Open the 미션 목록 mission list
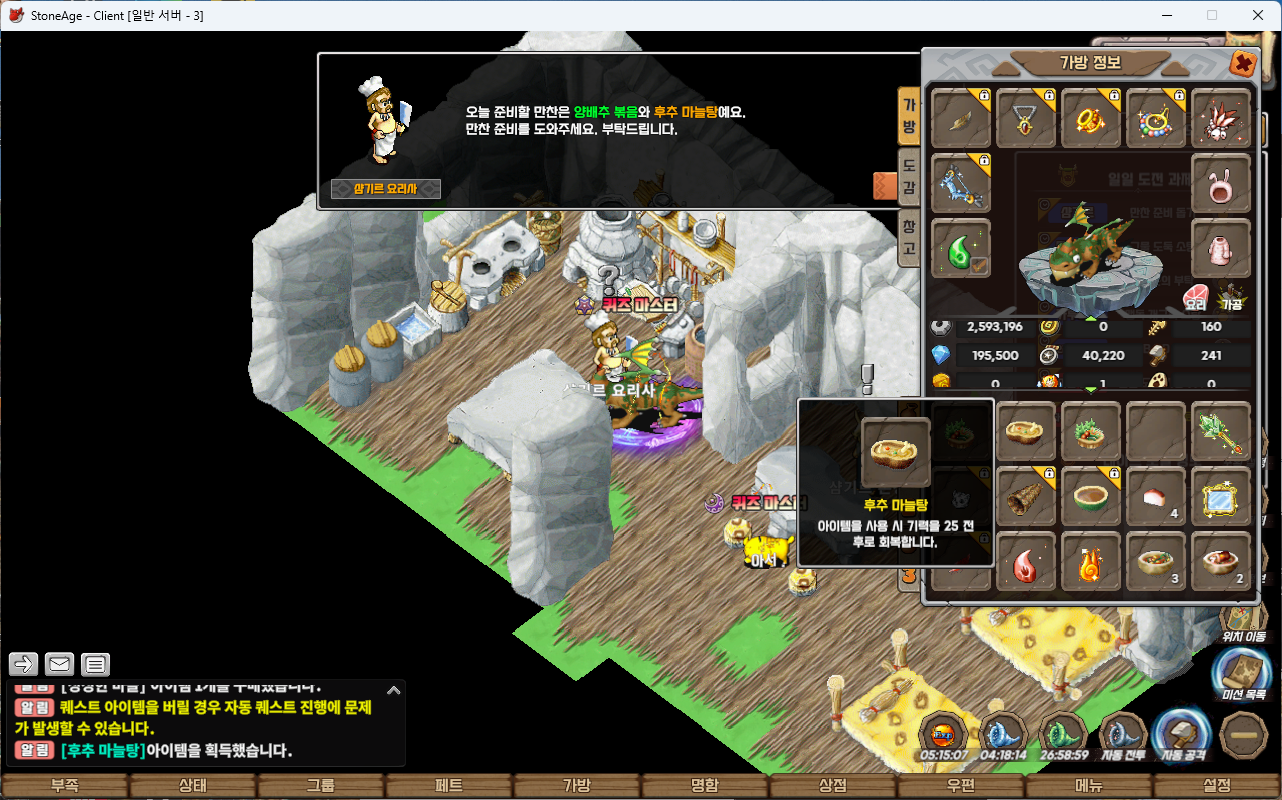 pos(1243,672)
